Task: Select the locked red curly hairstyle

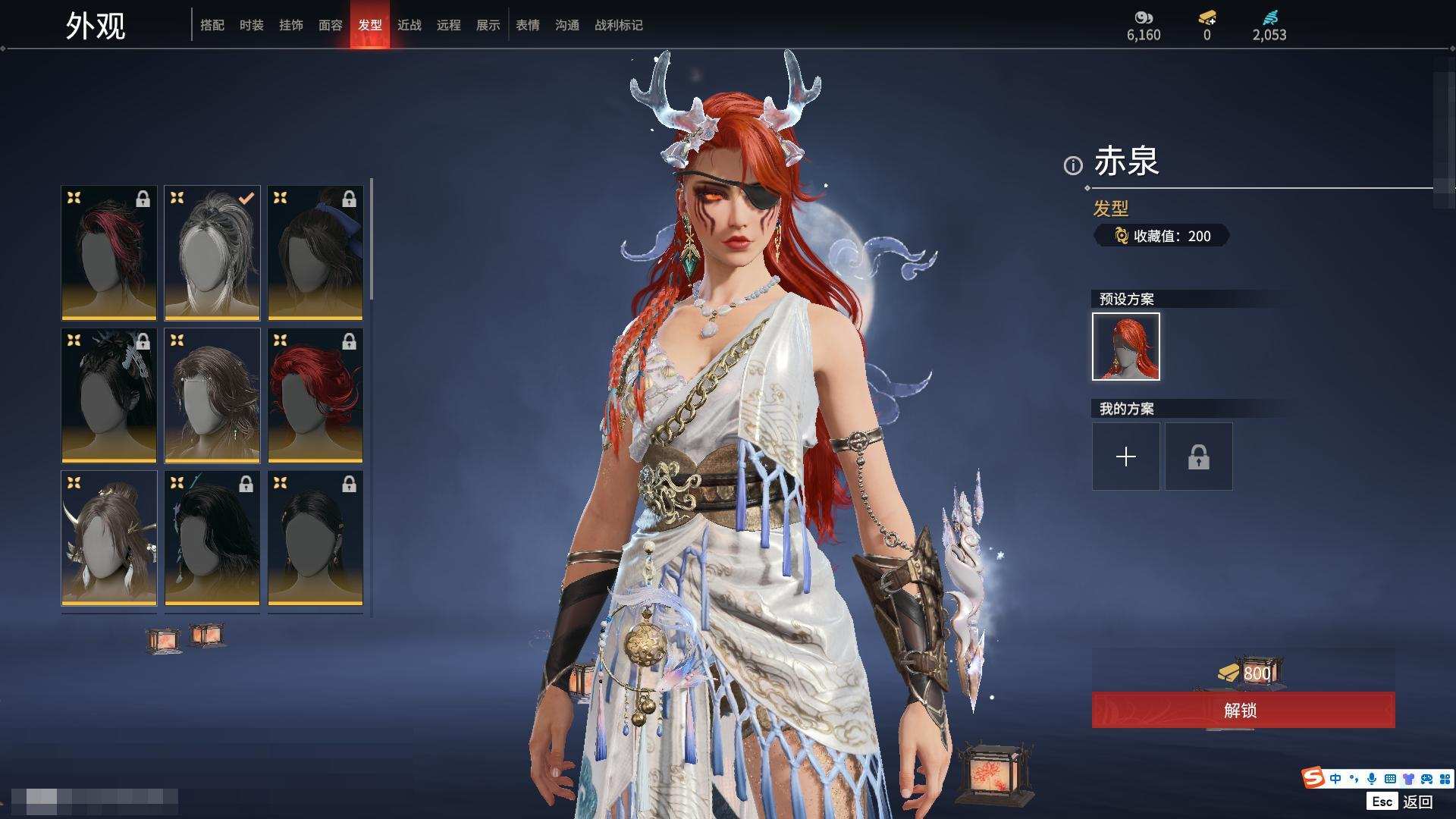Action: click(x=315, y=395)
